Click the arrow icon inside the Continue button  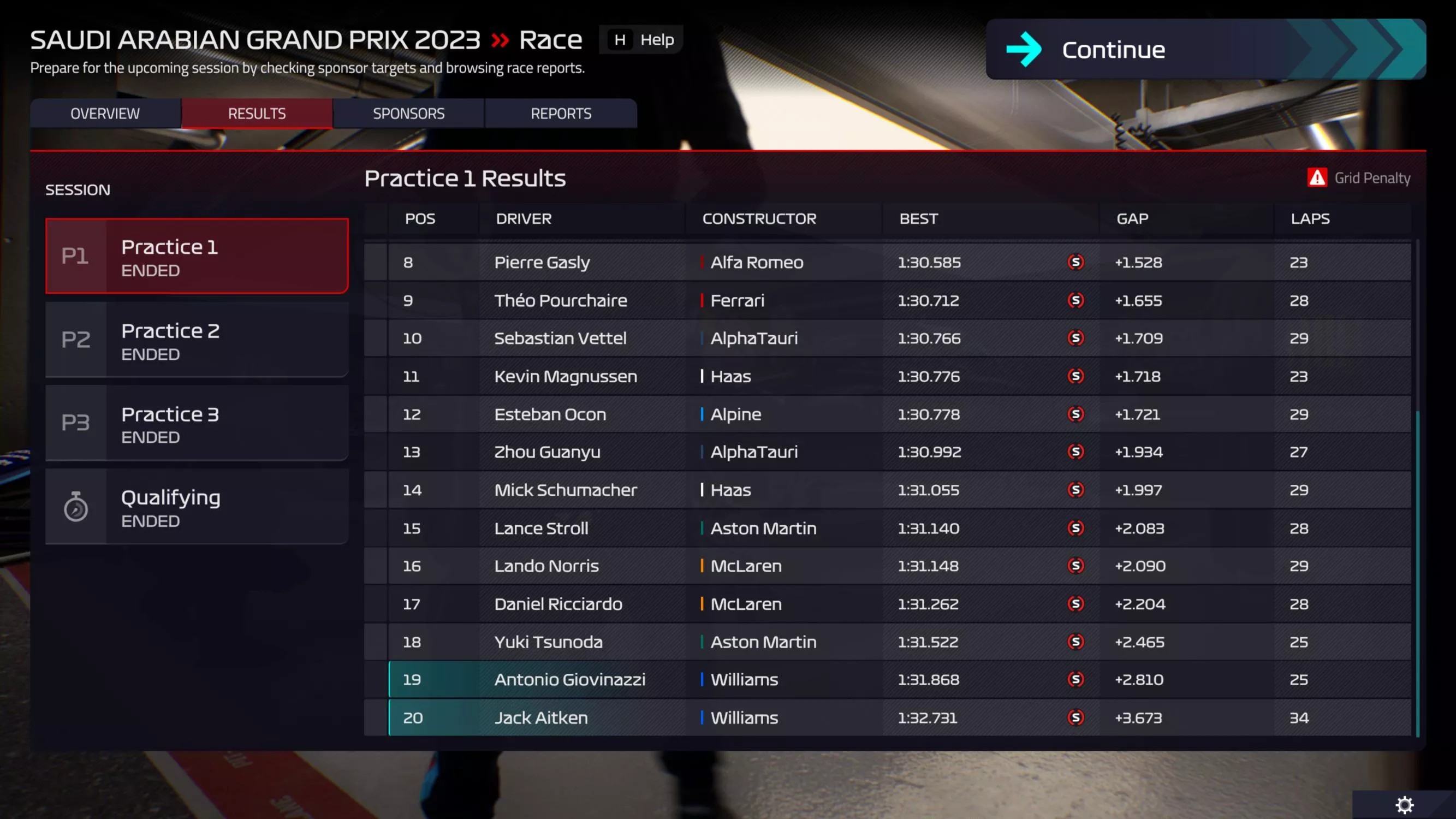1024,50
